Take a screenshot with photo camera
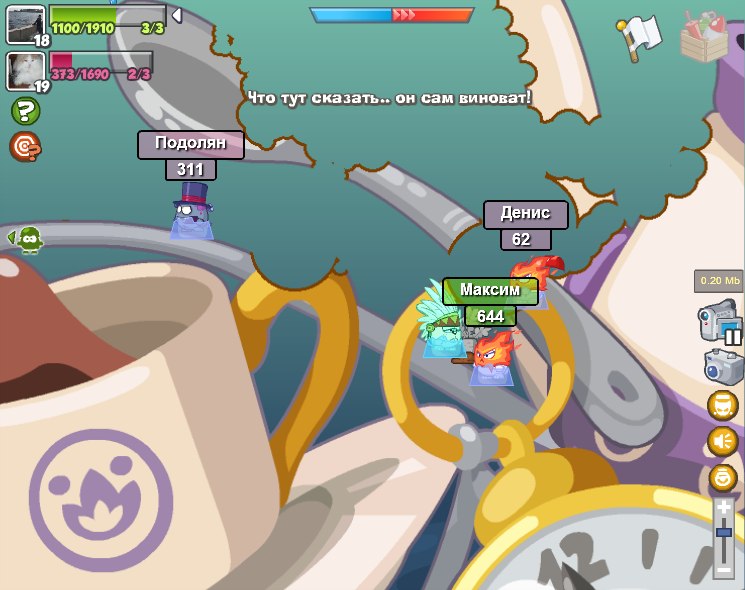This screenshot has width=745, height=590. [722, 366]
